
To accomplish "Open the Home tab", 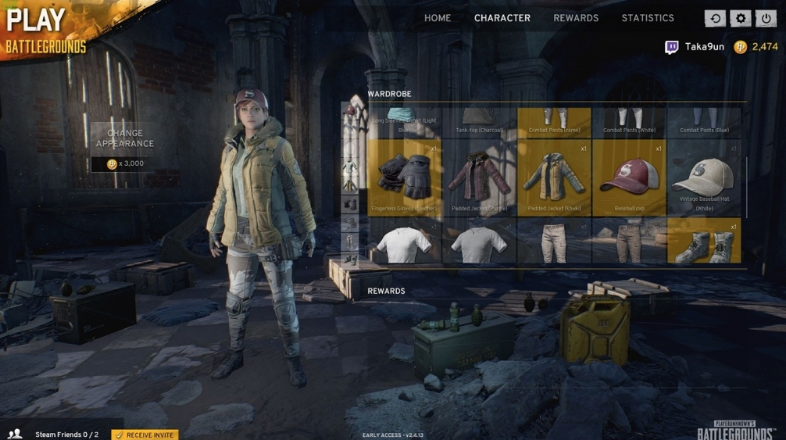I will pyautogui.click(x=437, y=18).
